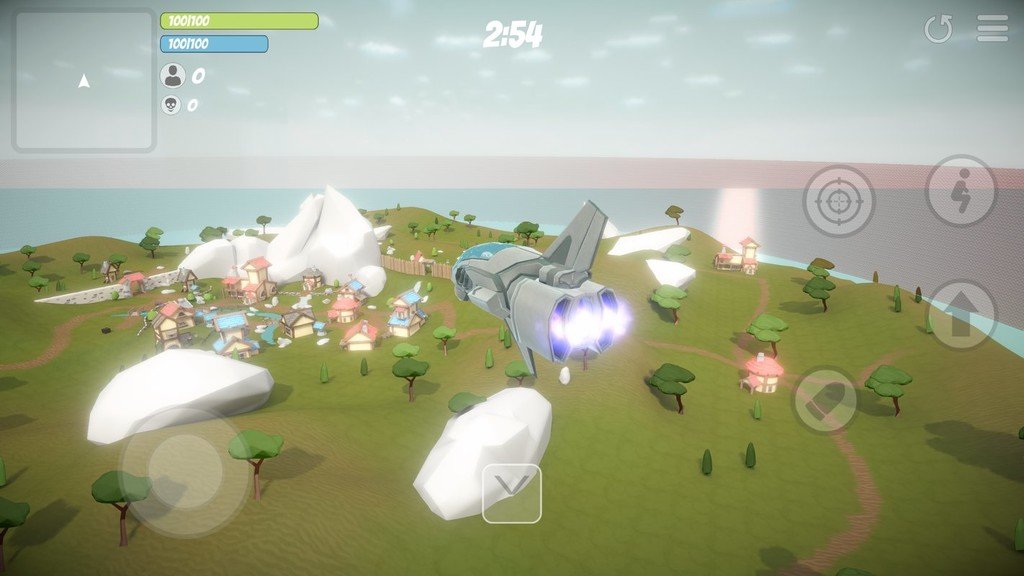This screenshot has width=1024, height=576.
Task: Fire using the bullet button
Action: (826, 400)
